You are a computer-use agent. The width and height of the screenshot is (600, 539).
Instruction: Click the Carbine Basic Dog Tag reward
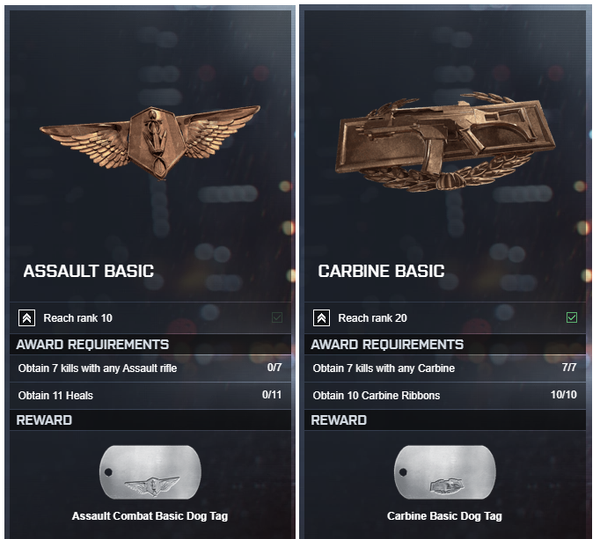coord(445,474)
